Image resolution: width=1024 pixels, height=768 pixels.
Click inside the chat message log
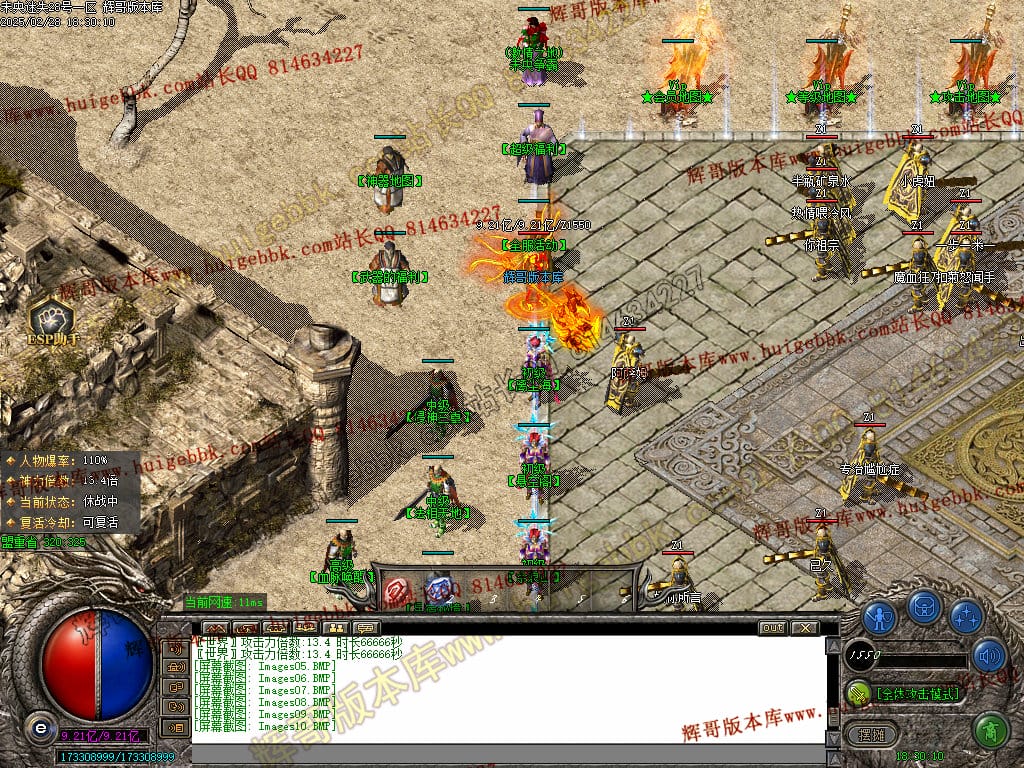[x=500, y=690]
